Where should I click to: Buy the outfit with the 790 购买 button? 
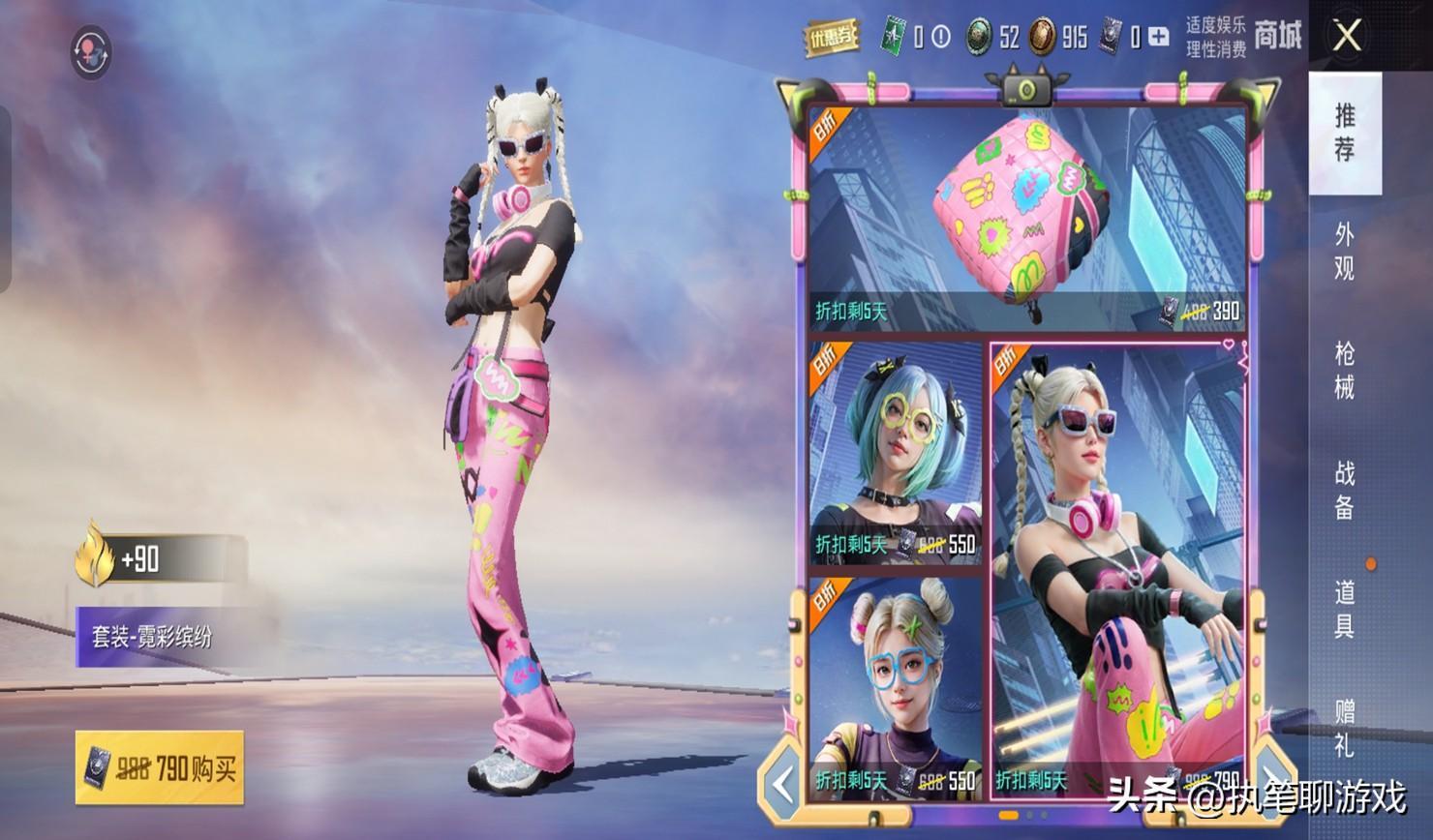pyautogui.click(x=160, y=768)
